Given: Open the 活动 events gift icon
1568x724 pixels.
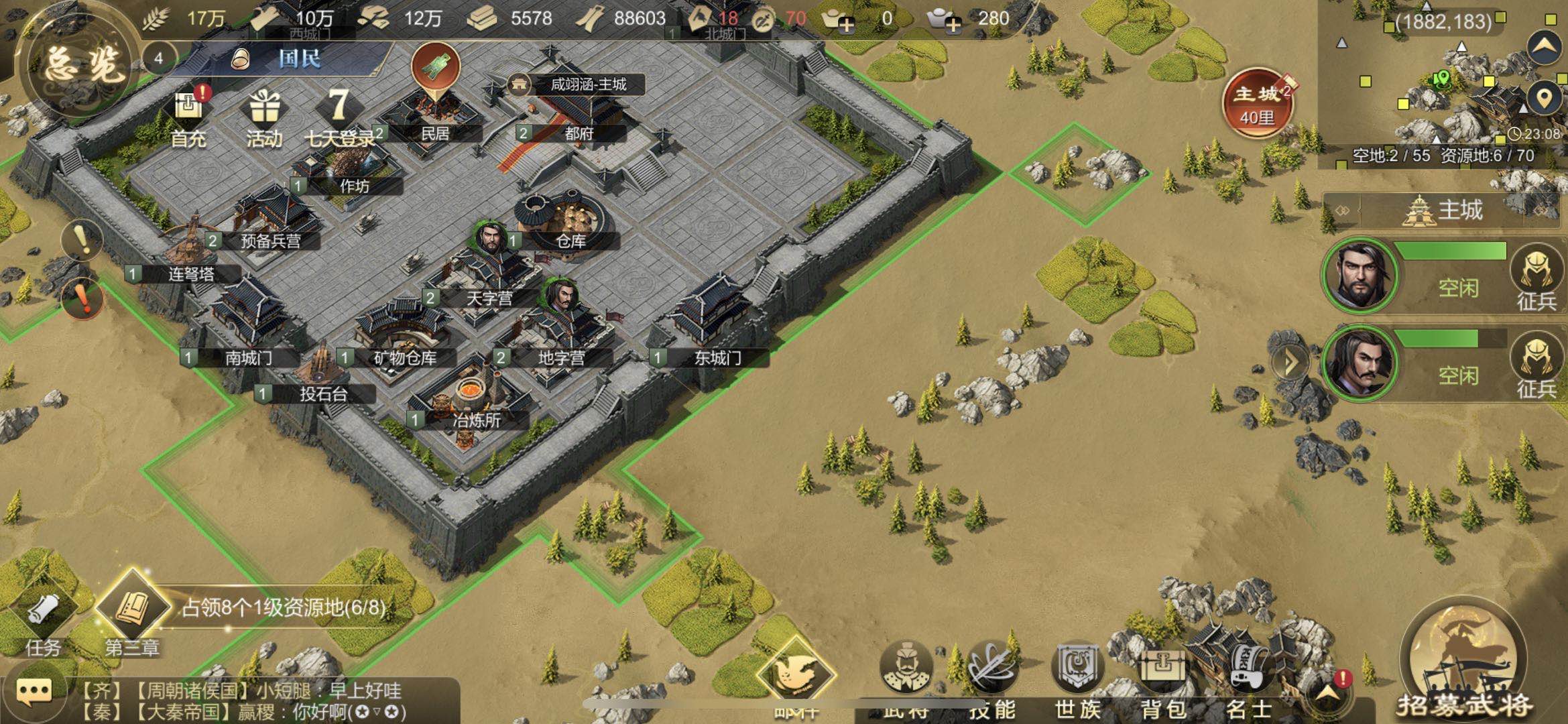Looking at the screenshot, I should [264, 117].
